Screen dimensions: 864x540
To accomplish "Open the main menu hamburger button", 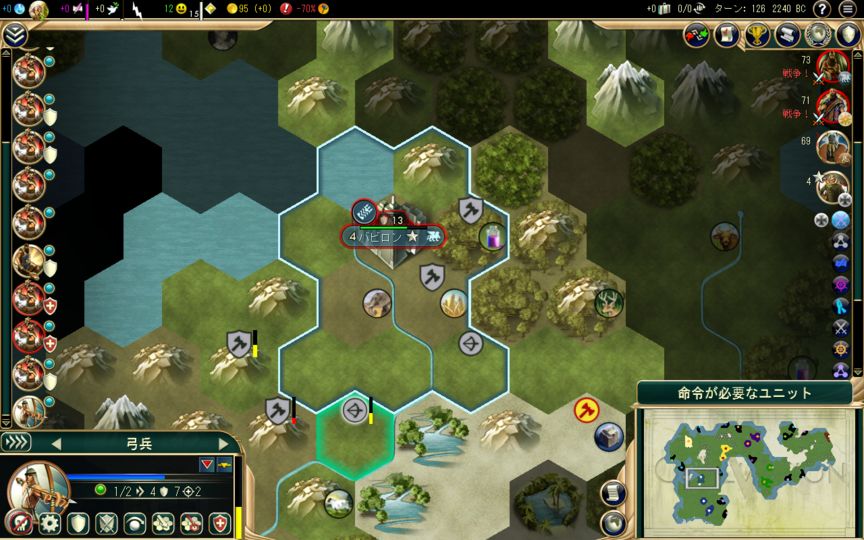I will click(848, 9).
